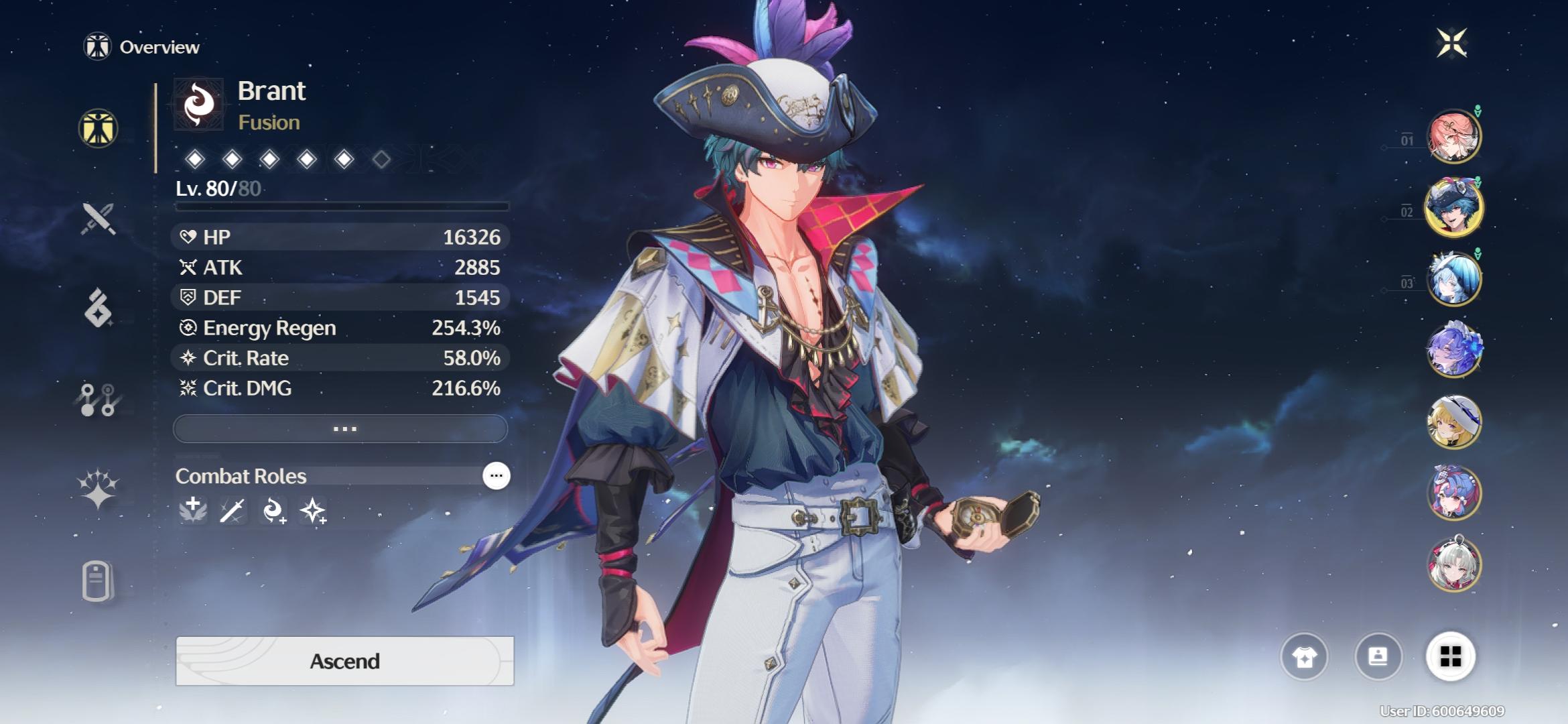Select the light-blue-haired character in slot 03
Screen dimensions: 1568x724
point(1453,279)
